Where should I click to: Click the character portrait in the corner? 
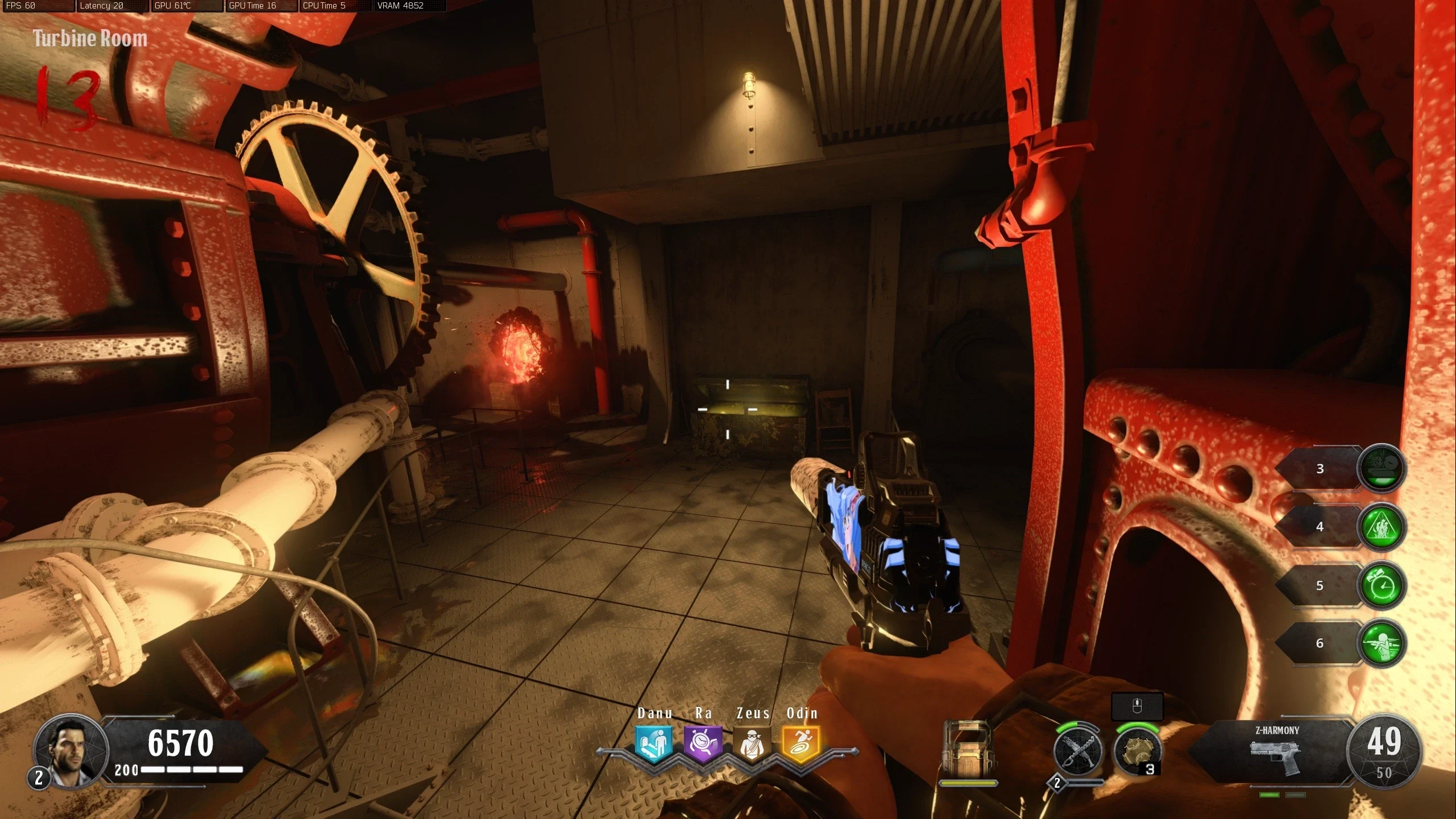tap(70, 751)
